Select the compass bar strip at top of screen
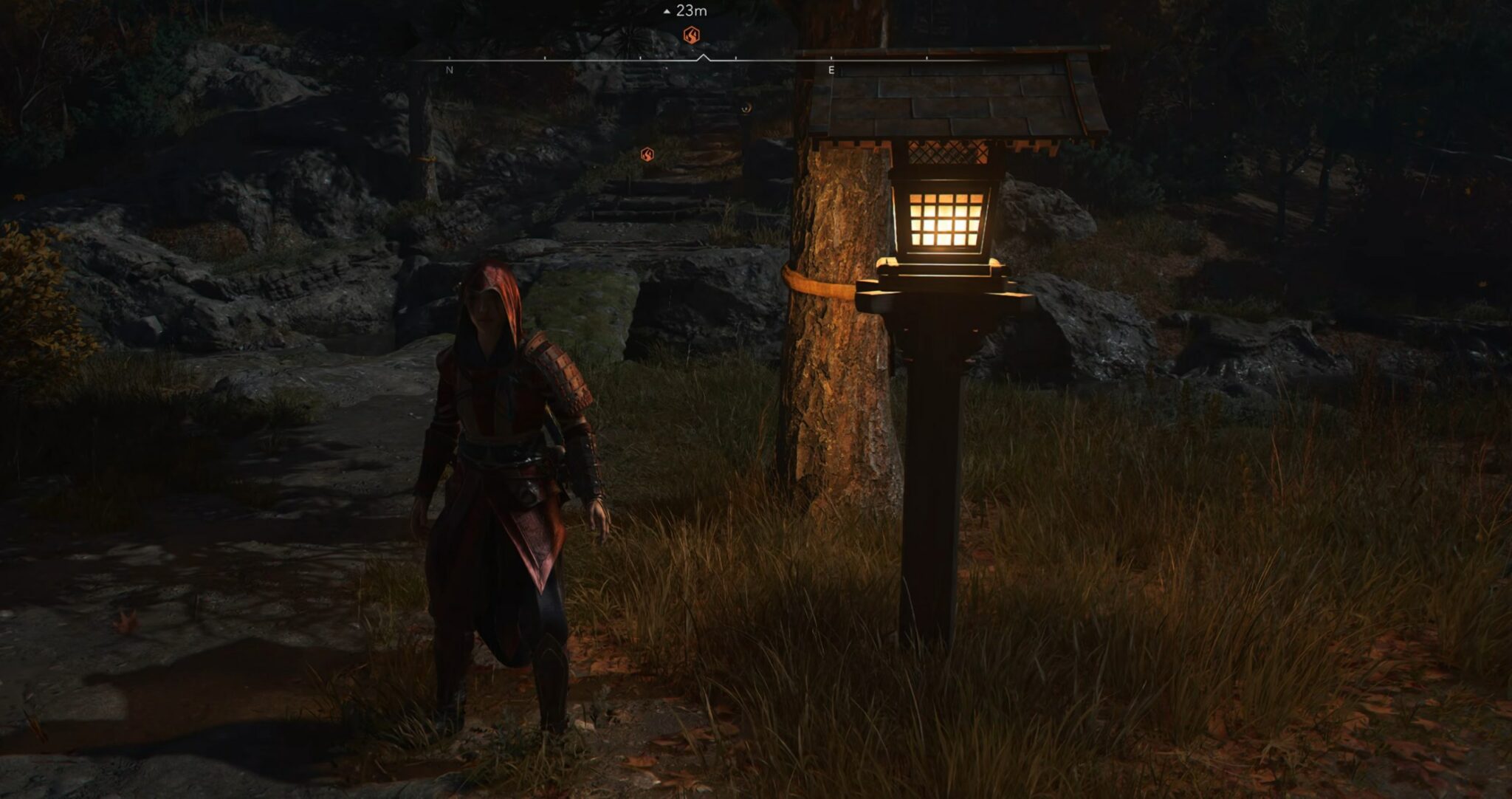The height and width of the screenshot is (799, 1512). pyautogui.click(x=591, y=59)
